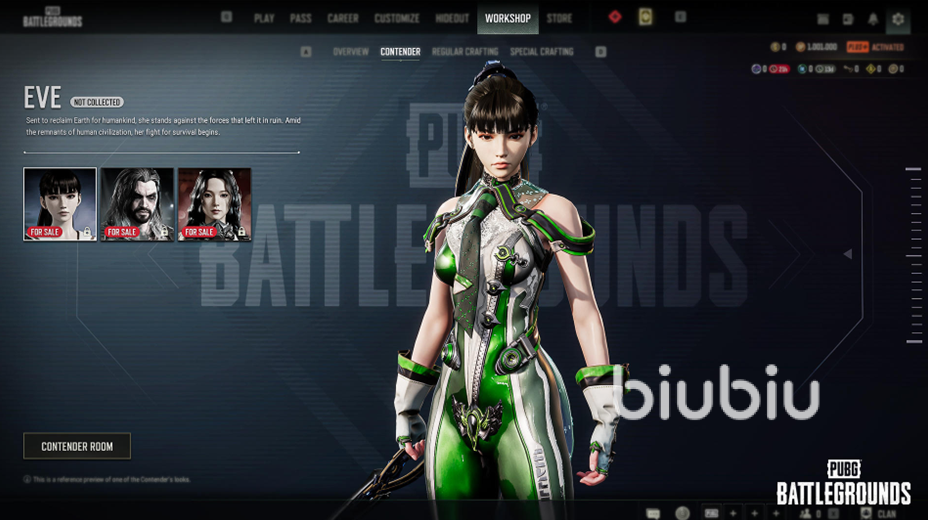Enter the Contender Room

pyautogui.click(x=77, y=446)
